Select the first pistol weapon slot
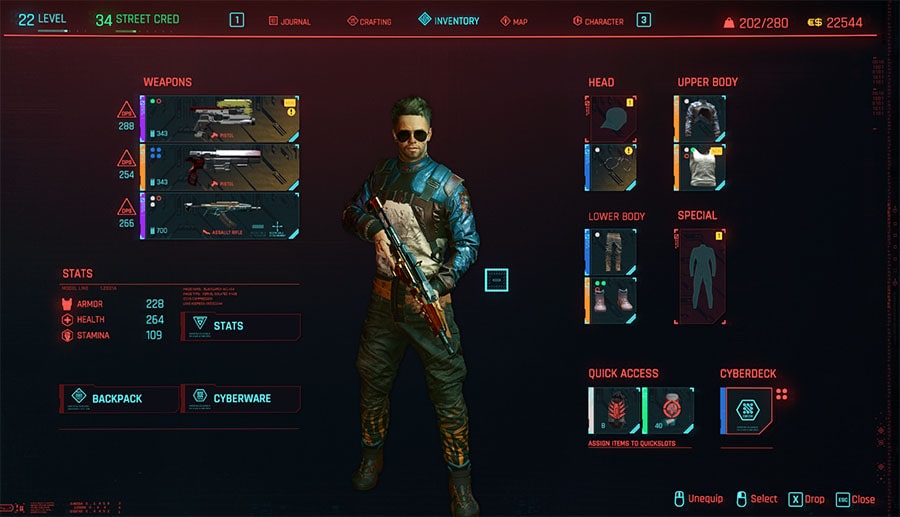The height and width of the screenshot is (517, 900). (x=222, y=118)
